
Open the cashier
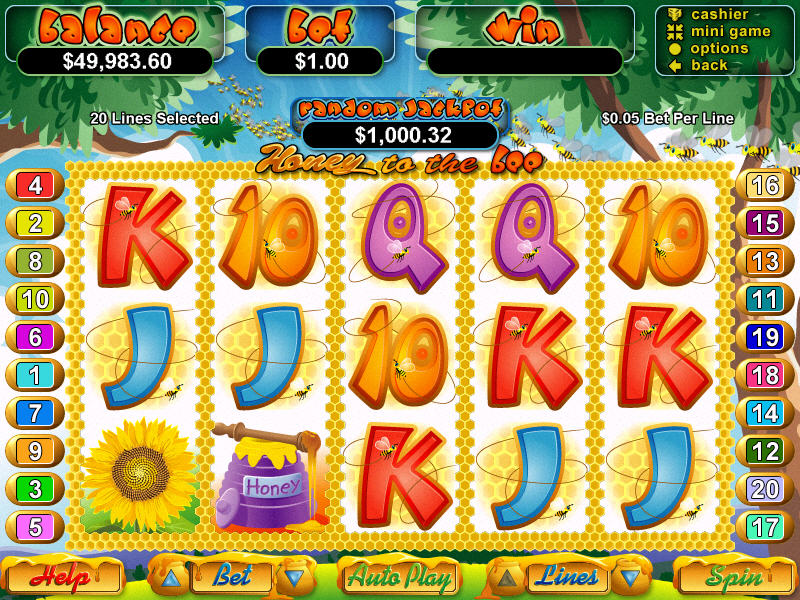(x=719, y=15)
